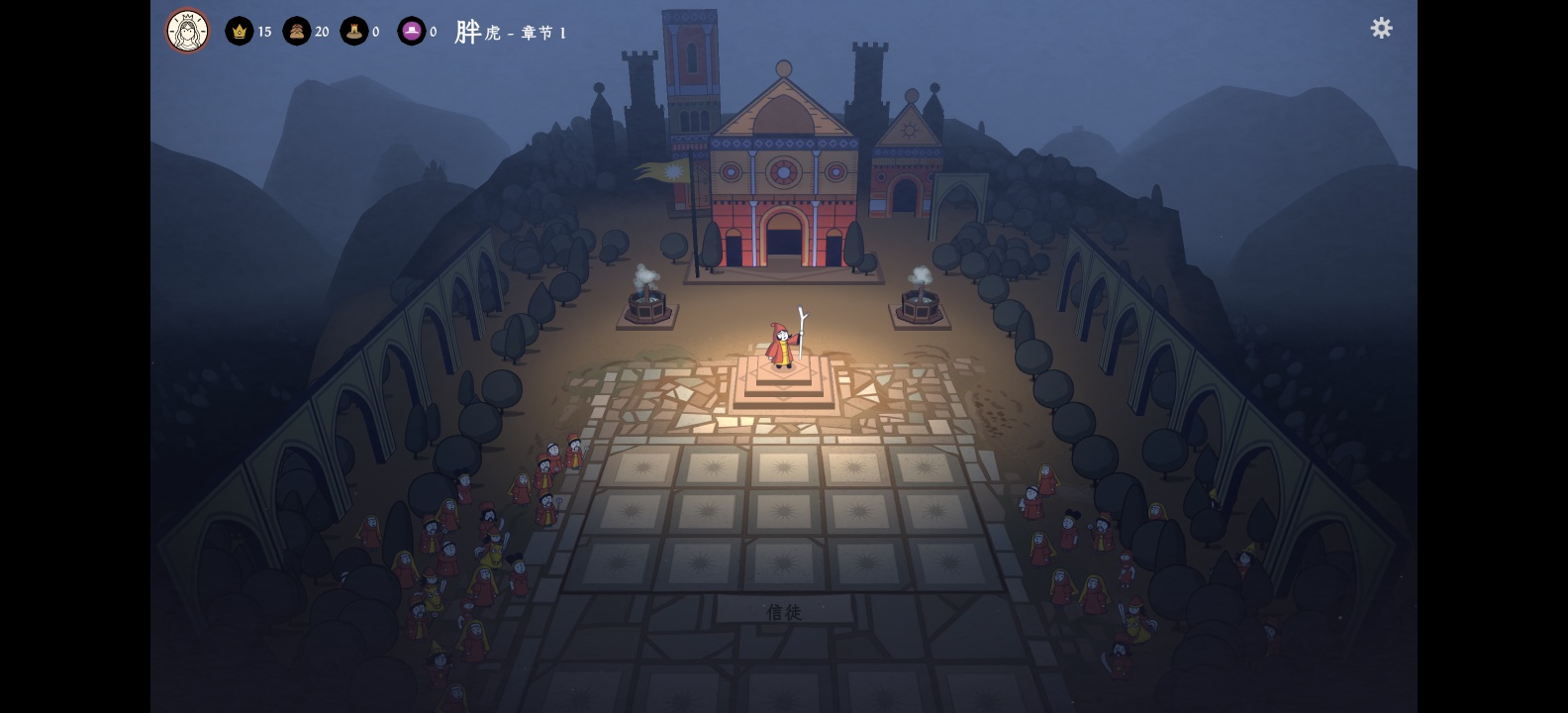Click the chapter title 胖虎 - 章节1
This screenshot has height=713, width=1568.
[x=509, y=32]
